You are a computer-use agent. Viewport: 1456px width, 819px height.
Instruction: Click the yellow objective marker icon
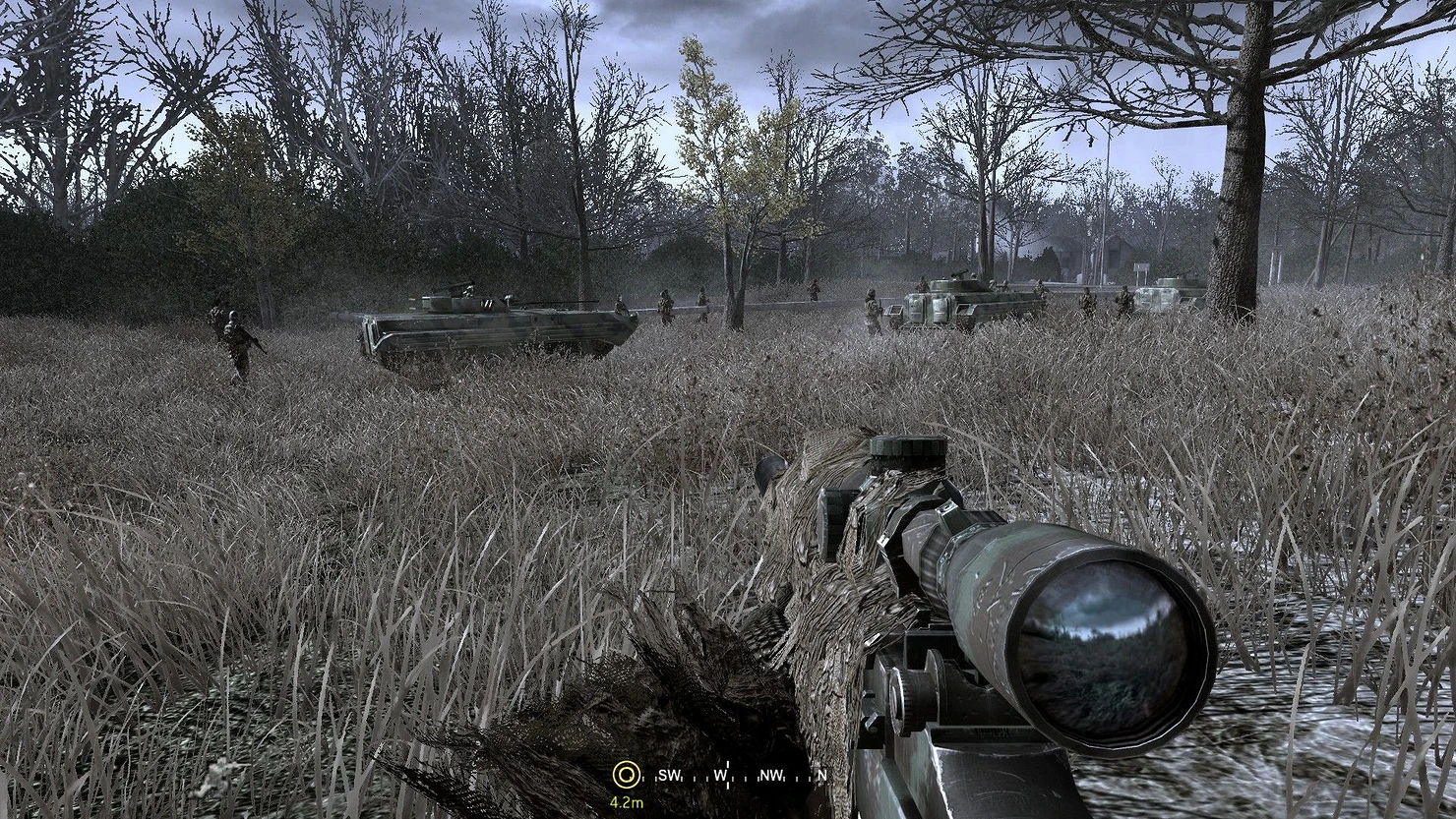click(x=623, y=775)
